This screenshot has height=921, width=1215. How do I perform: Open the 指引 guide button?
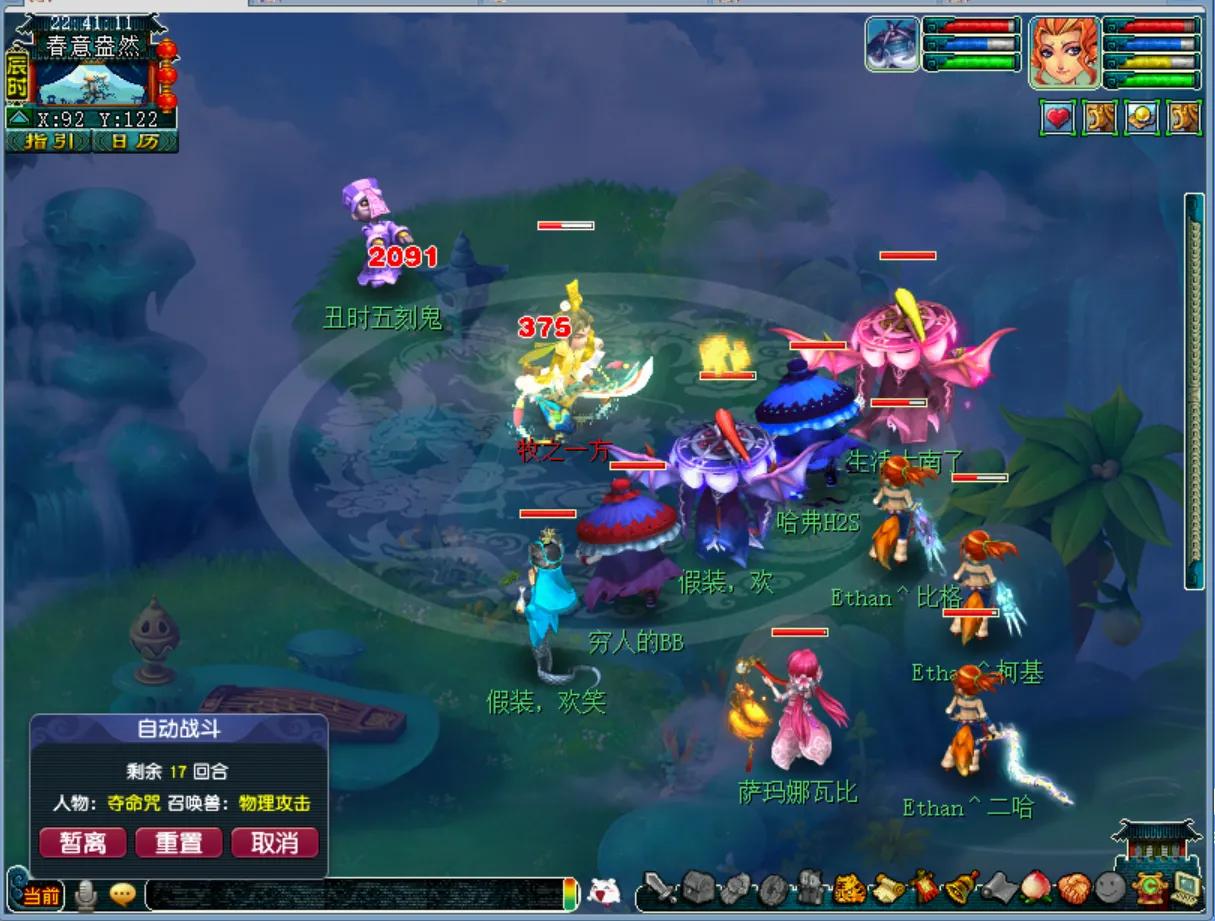pyautogui.click(x=49, y=141)
